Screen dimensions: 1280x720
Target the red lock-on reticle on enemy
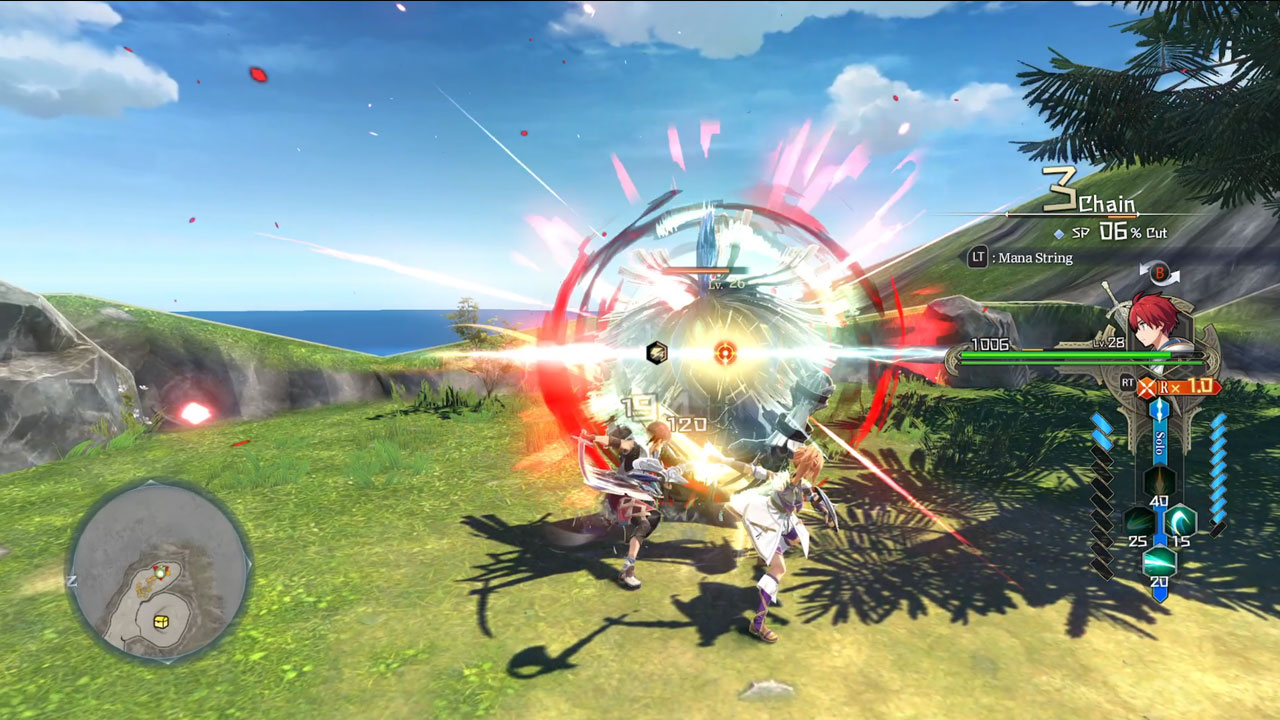(x=726, y=352)
